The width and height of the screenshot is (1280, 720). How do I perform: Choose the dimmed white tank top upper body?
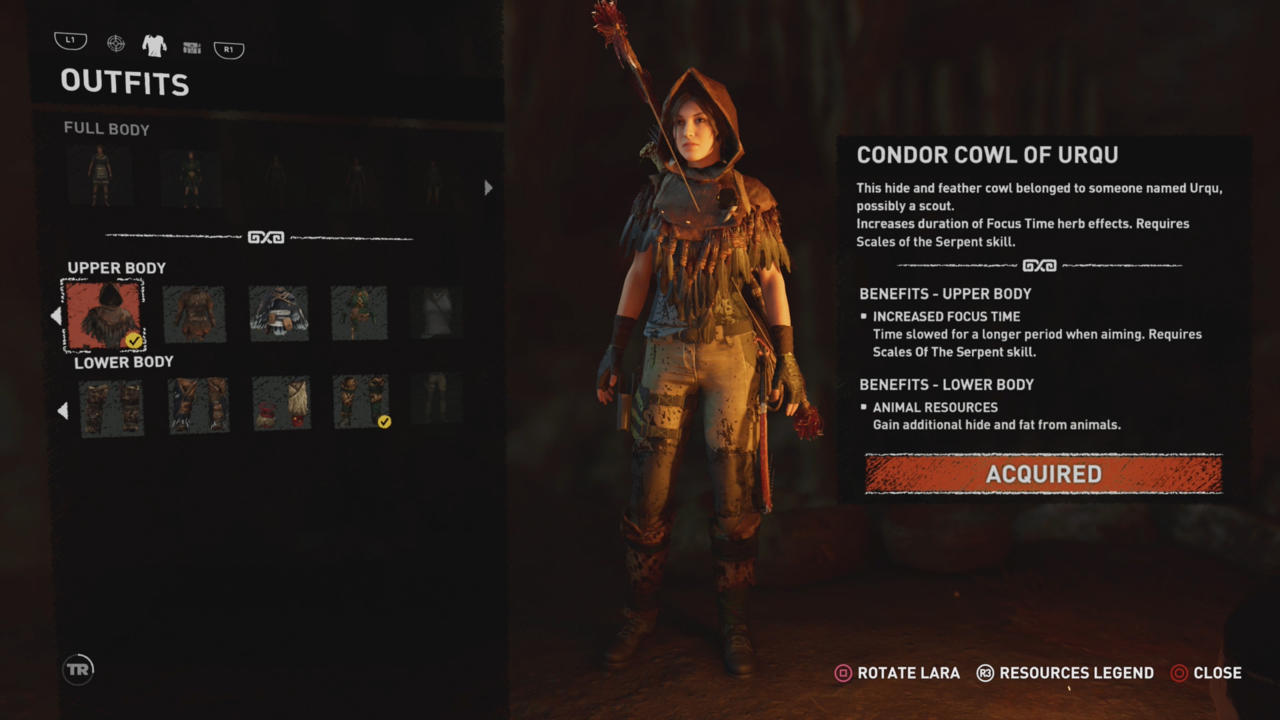(x=436, y=314)
